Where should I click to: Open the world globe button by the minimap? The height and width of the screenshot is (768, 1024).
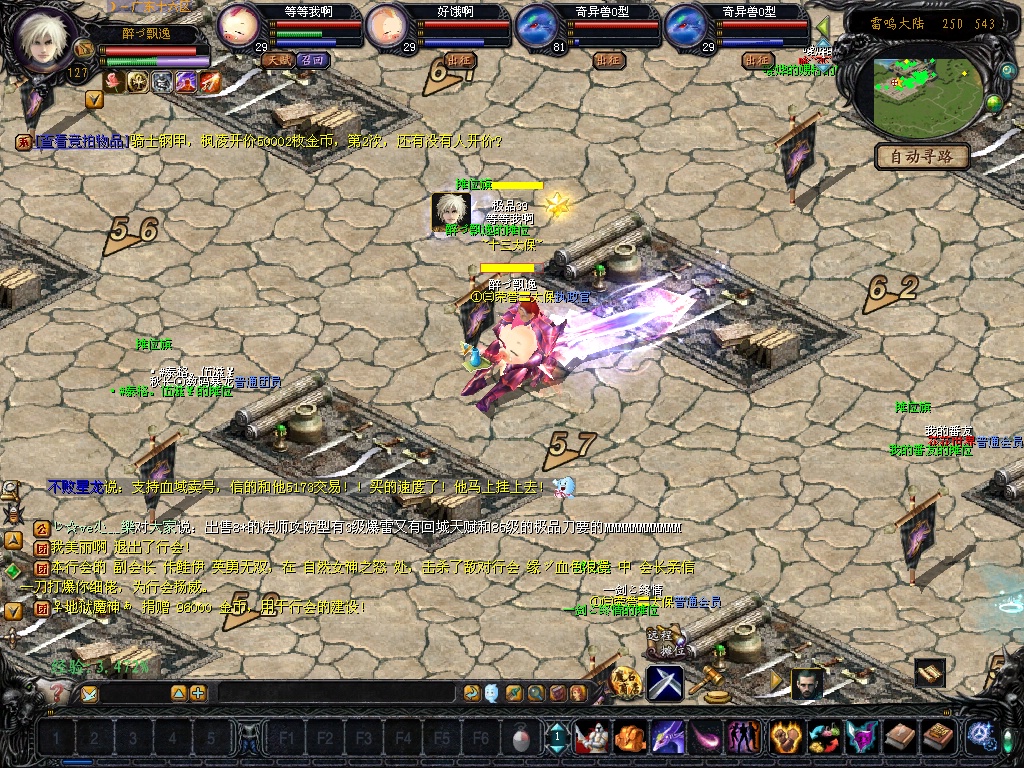click(x=994, y=102)
